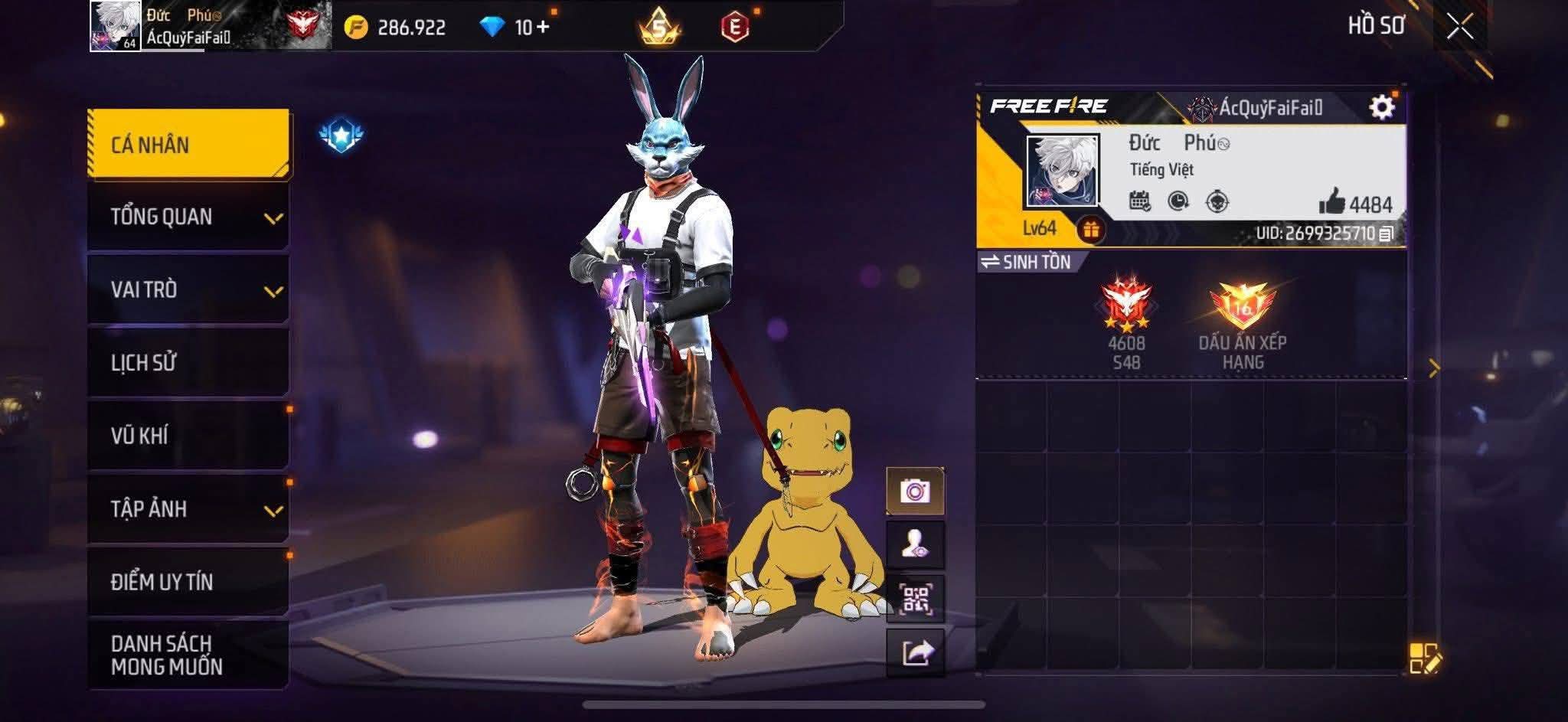Open Điểm Uy Tín page

(x=188, y=581)
